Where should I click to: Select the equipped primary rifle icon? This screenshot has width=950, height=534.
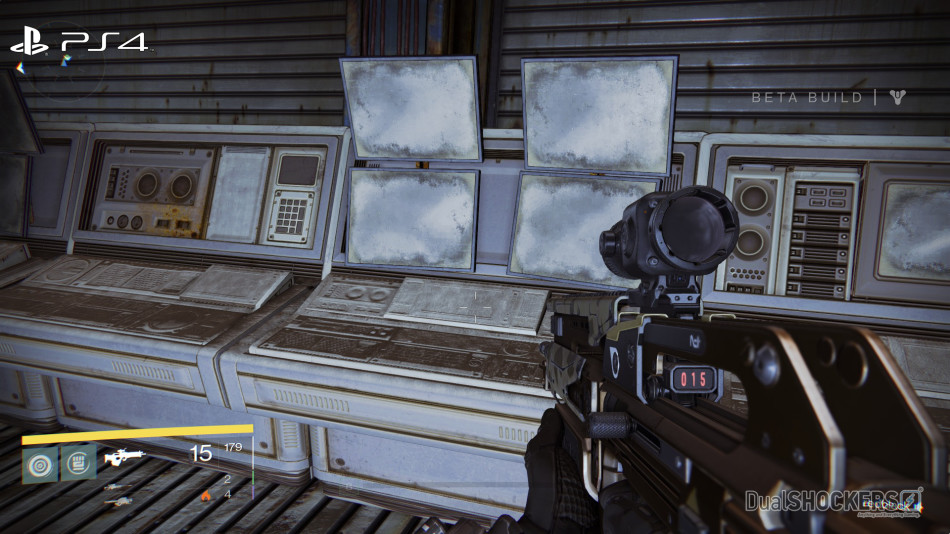(125, 458)
